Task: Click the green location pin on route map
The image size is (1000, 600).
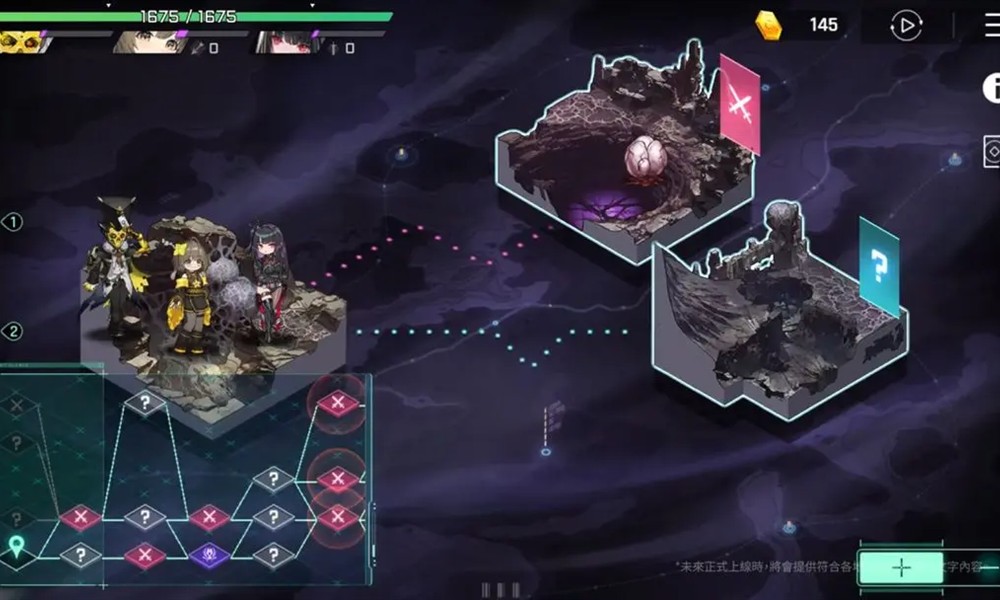Action: [x=17, y=547]
